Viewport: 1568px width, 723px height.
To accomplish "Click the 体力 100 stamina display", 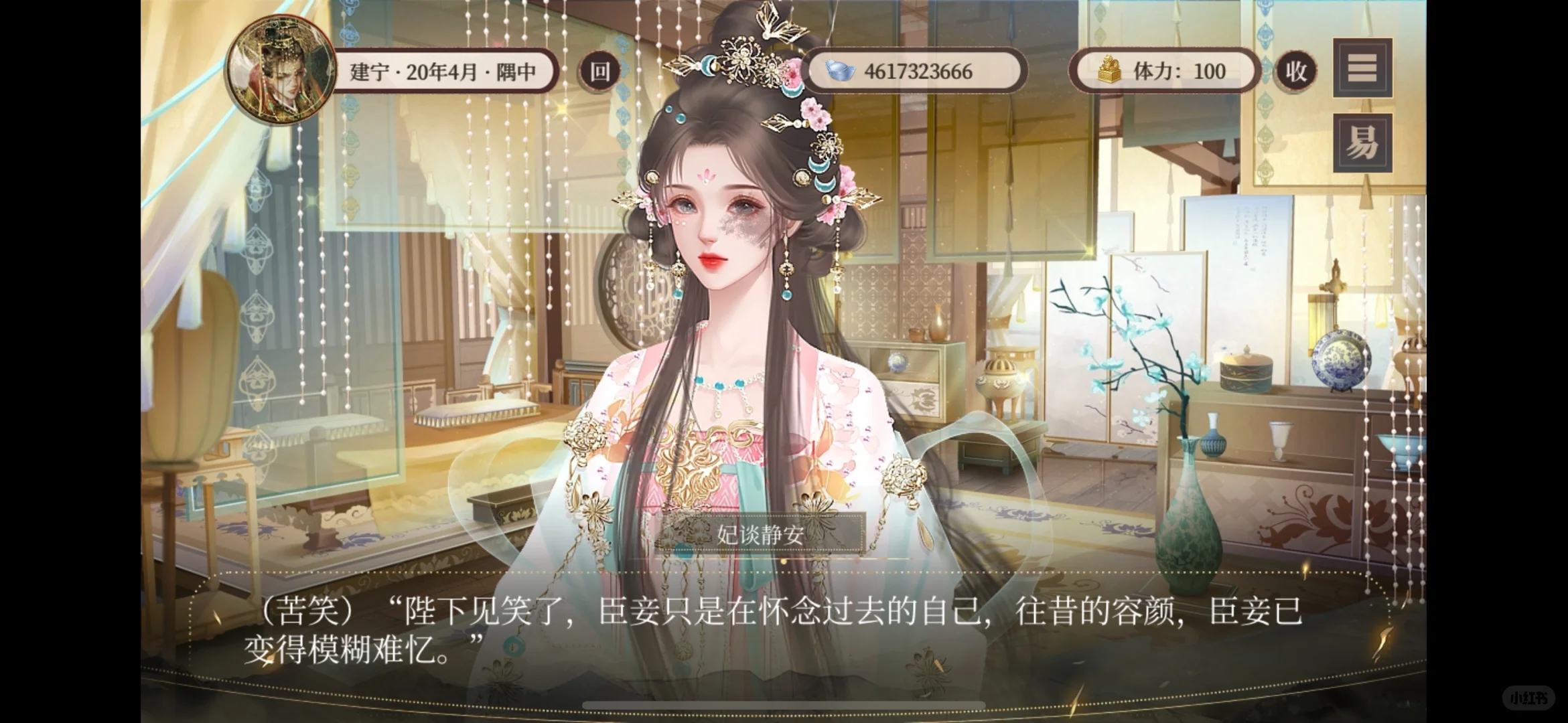I will pyautogui.click(x=1179, y=71).
